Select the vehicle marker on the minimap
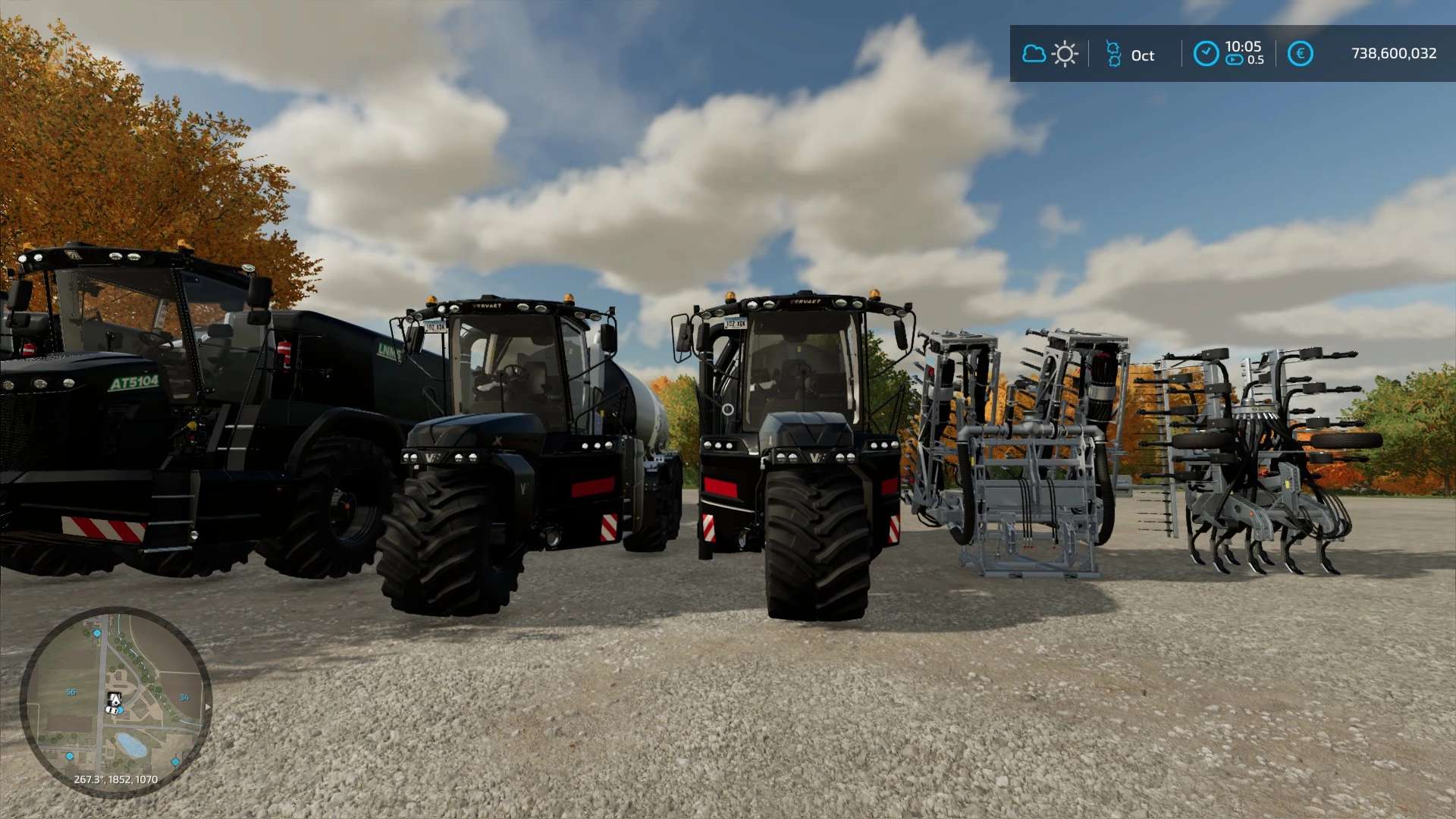Image resolution: width=1456 pixels, height=819 pixels. (115, 703)
